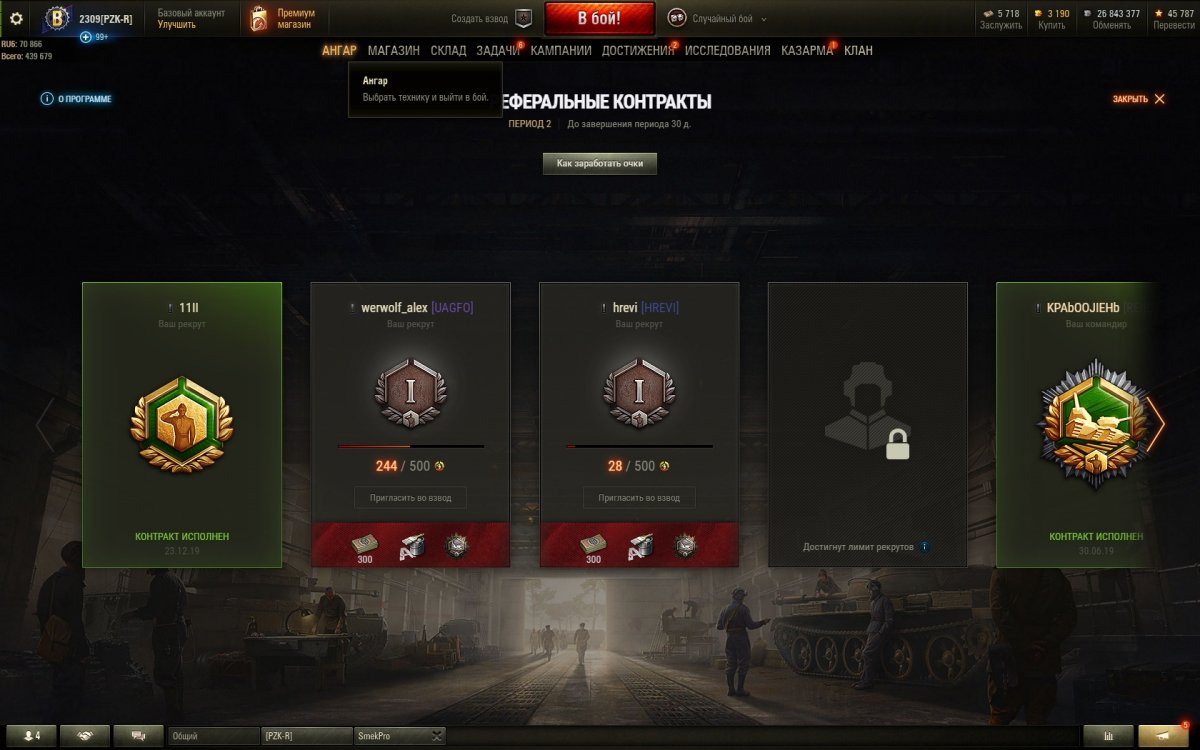Select the КЛАН tab
The width and height of the screenshot is (1200, 750).
point(858,50)
